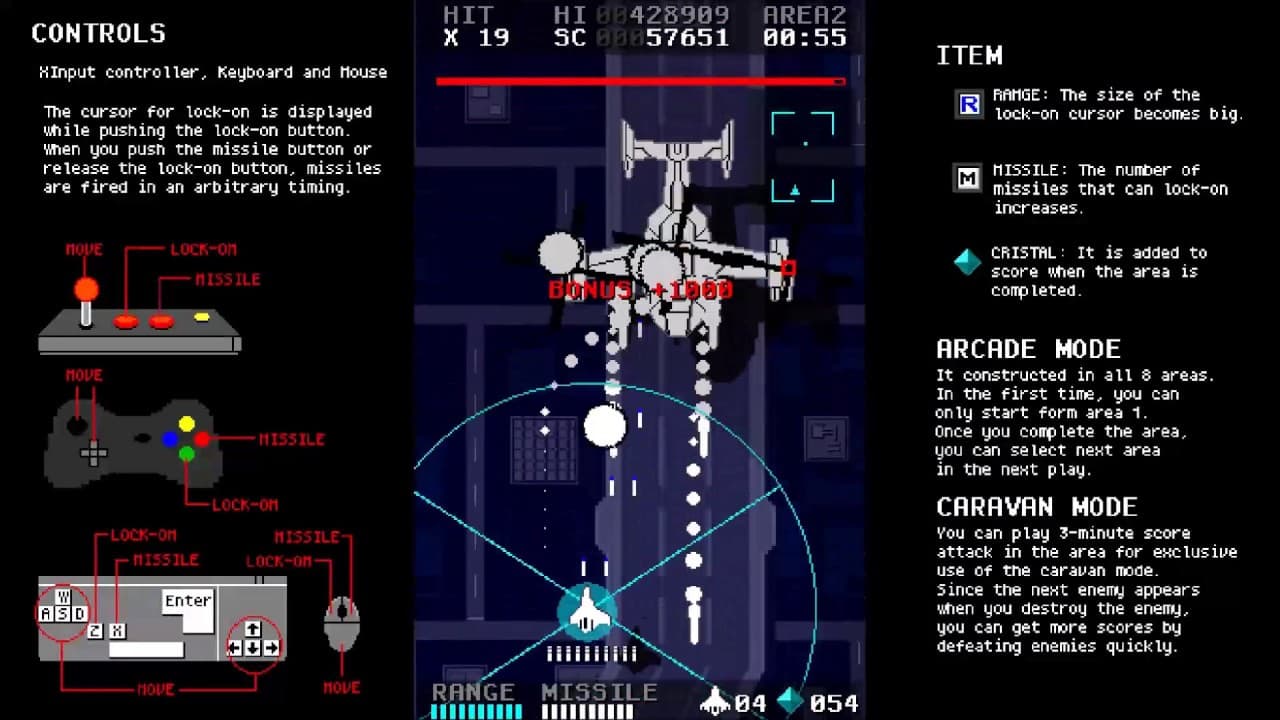Click the Z key in the keyboard diagram
1280x720 pixels.
[x=95, y=630]
